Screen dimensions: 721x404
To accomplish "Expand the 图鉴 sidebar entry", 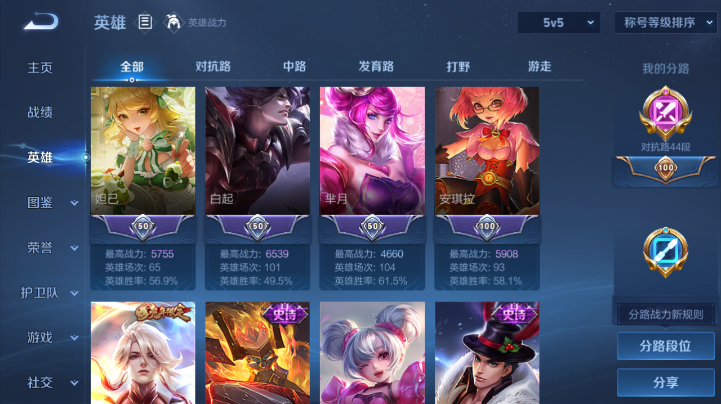I will [50, 202].
